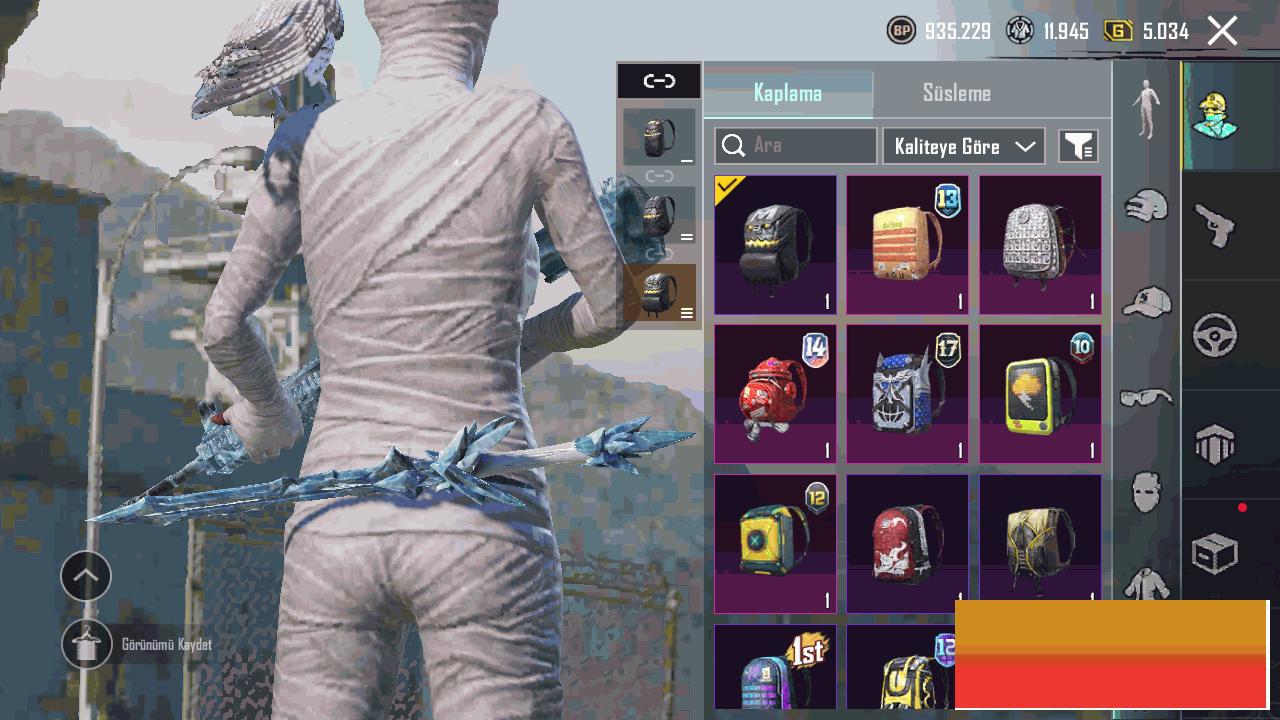Close the inventory with the X button

(1222, 31)
